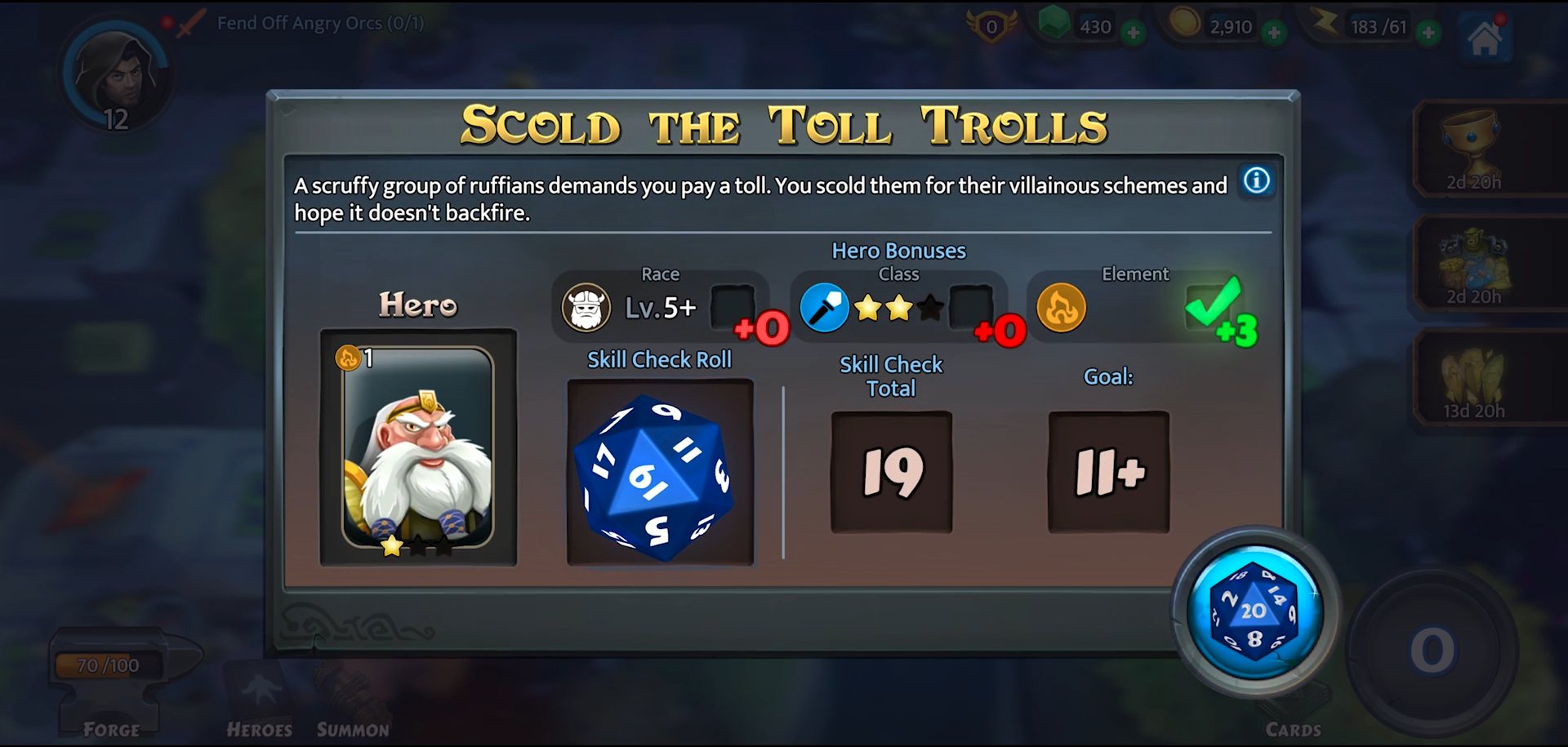Viewport: 1568px width, 747px height.
Task: Tap the hammer Class bonus icon
Action: coord(824,309)
